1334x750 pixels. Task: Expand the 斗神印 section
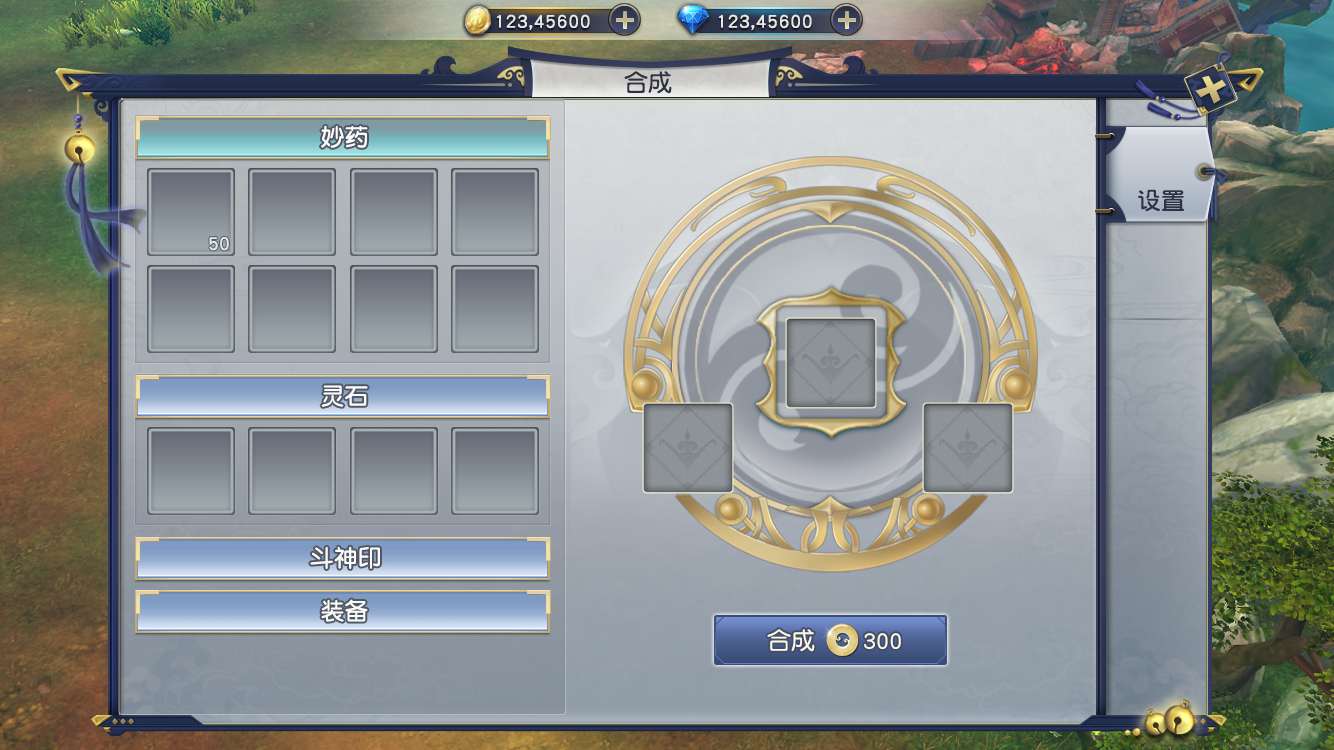[343, 557]
